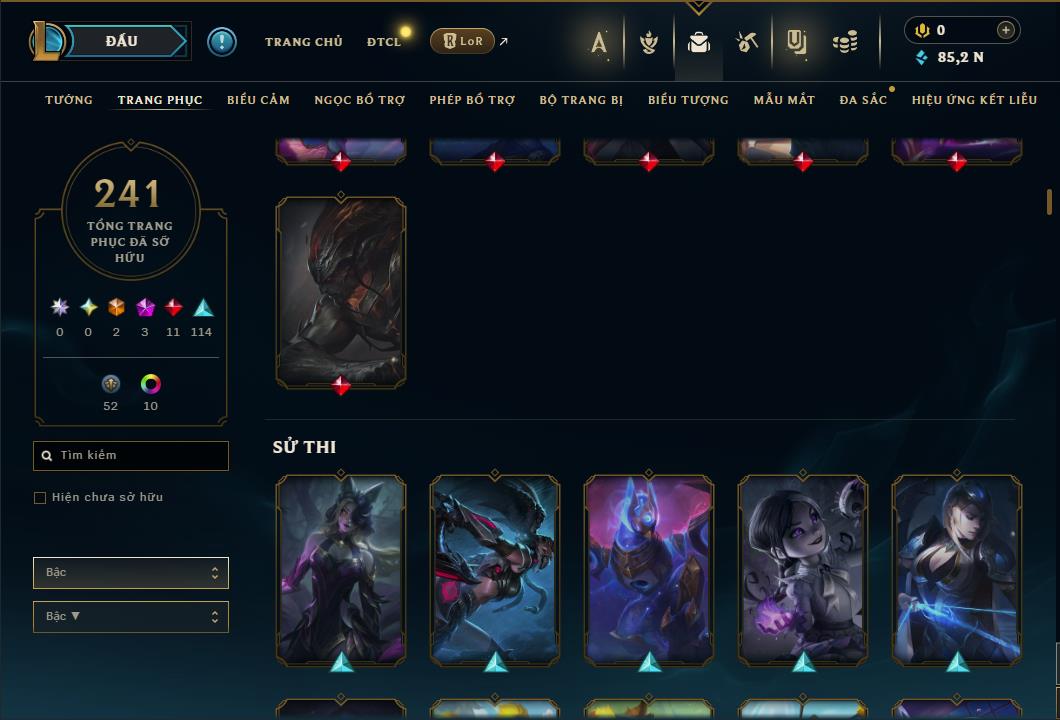Select the dark armored skin card
The height and width of the screenshot is (720, 1060).
[341, 290]
